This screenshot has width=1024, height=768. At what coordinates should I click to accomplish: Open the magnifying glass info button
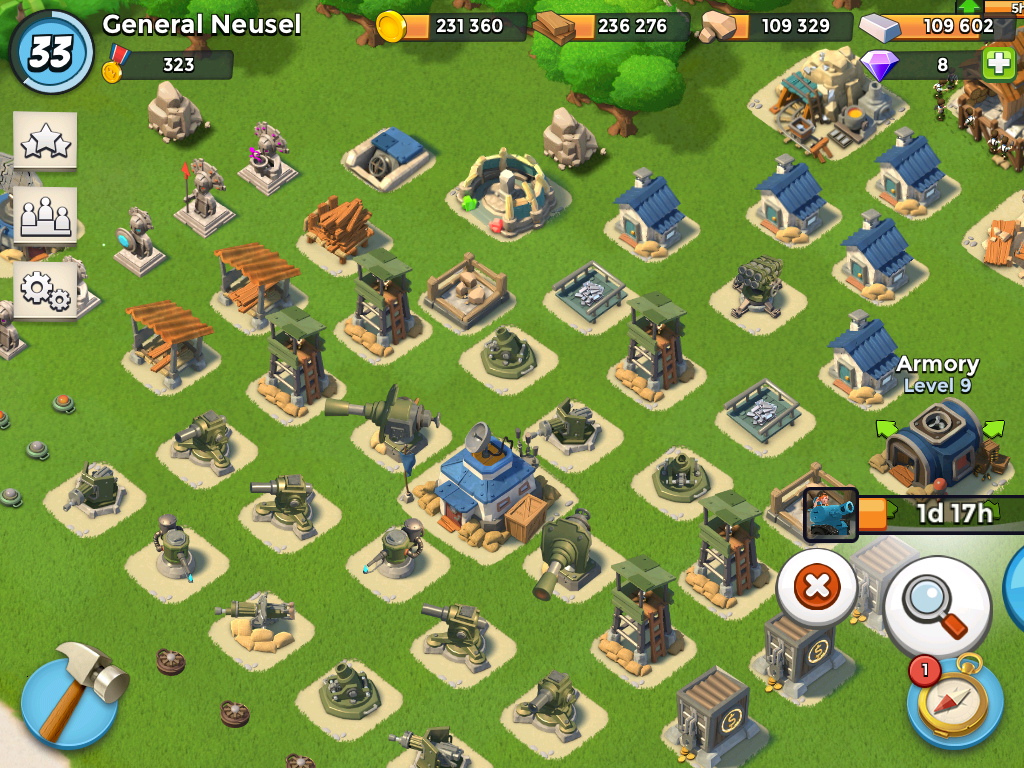pos(937,607)
